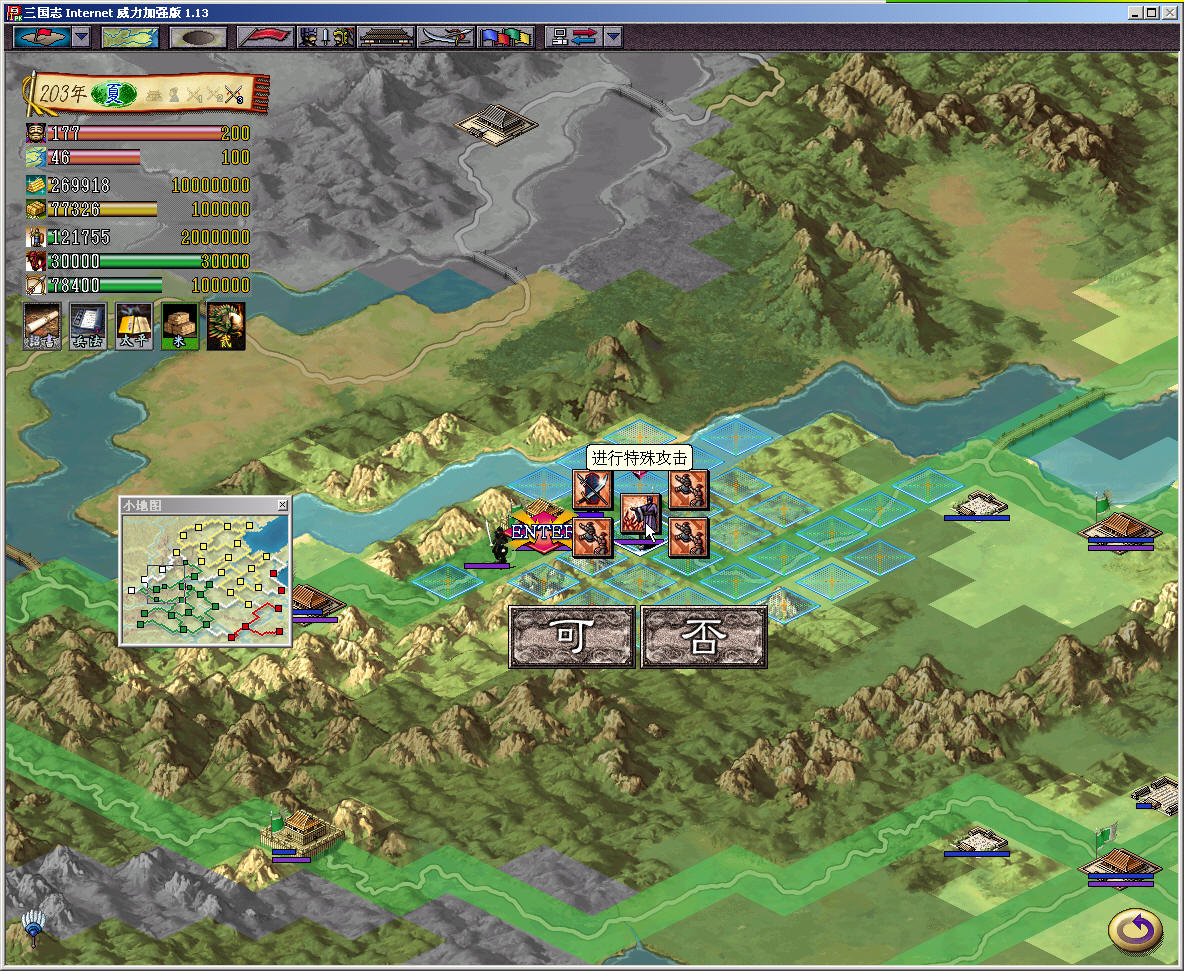Open the 詔書 scroll item
The height and width of the screenshot is (971, 1184).
41,326
